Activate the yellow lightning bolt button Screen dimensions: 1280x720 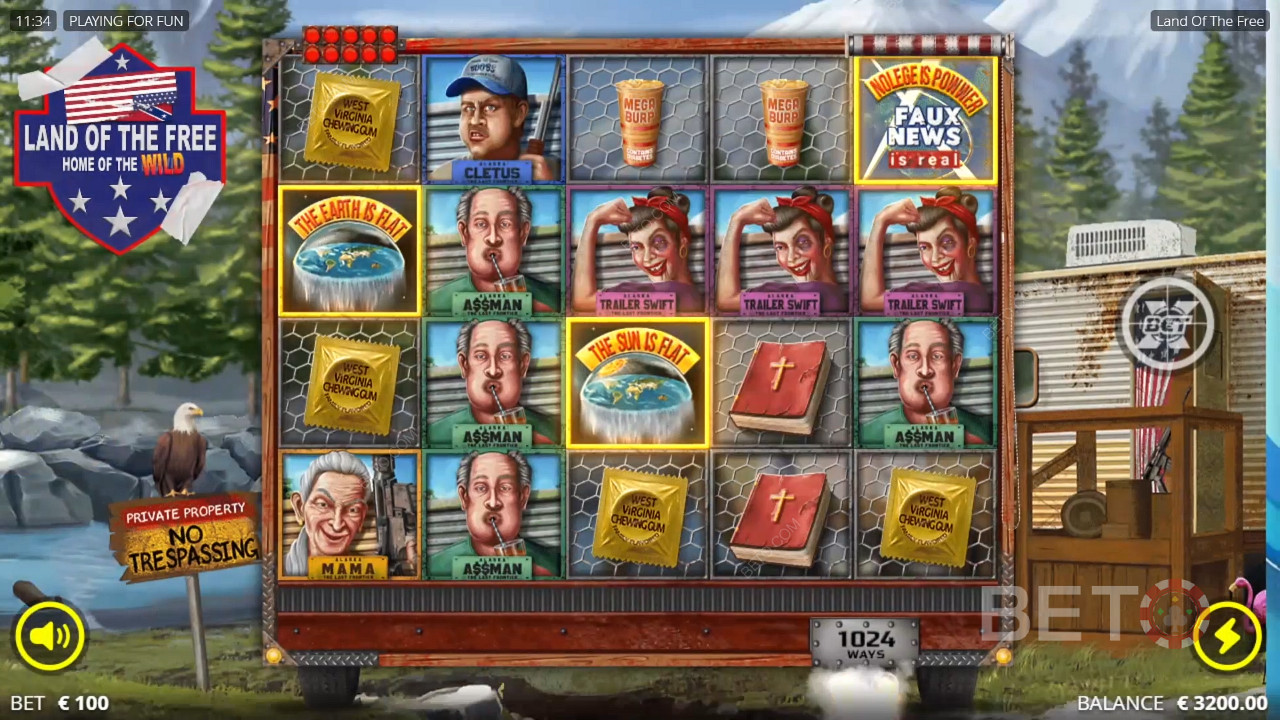(1227, 636)
